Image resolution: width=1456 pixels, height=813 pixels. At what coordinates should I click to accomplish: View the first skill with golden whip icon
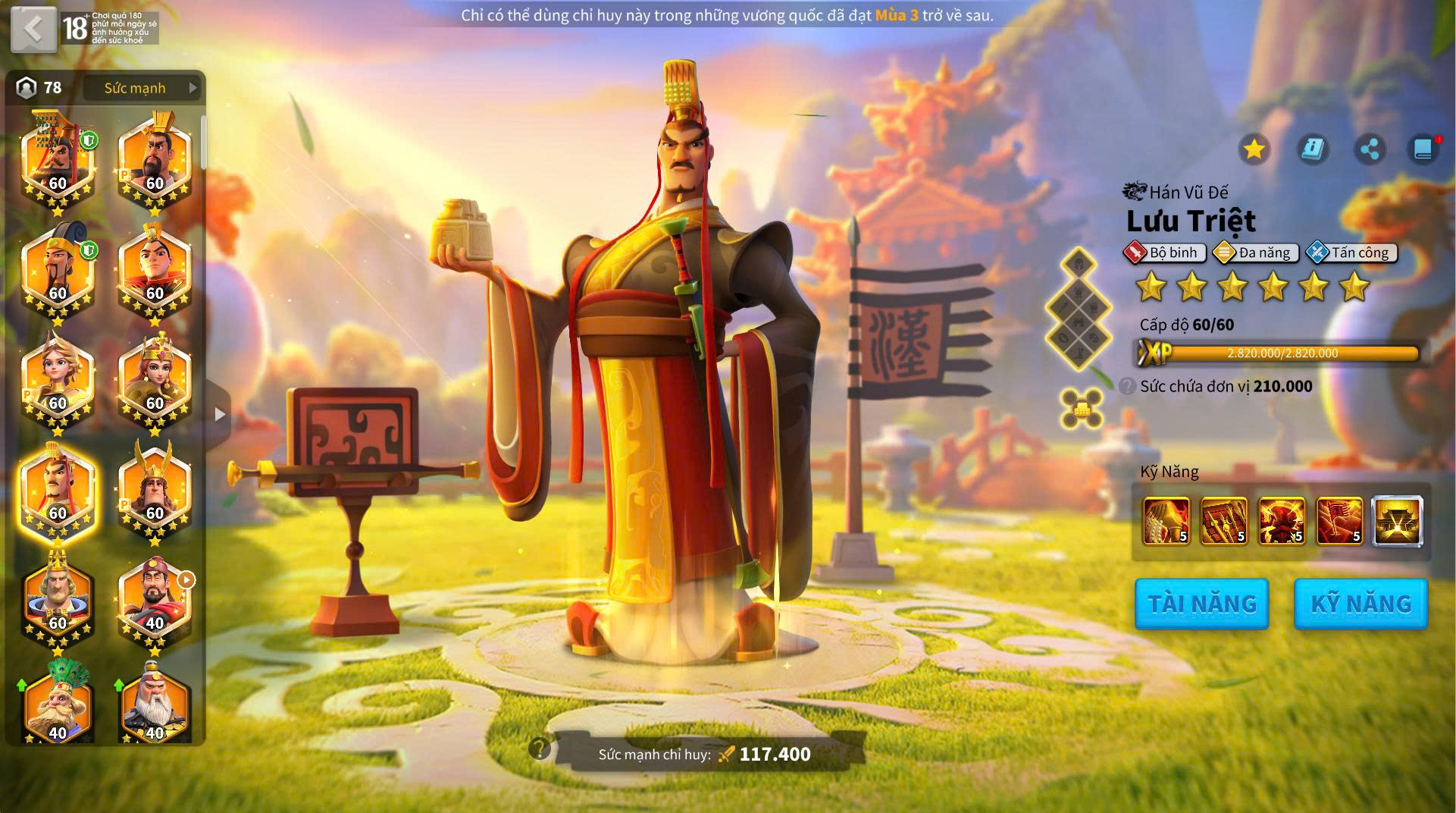click(x=1166, y=521)
